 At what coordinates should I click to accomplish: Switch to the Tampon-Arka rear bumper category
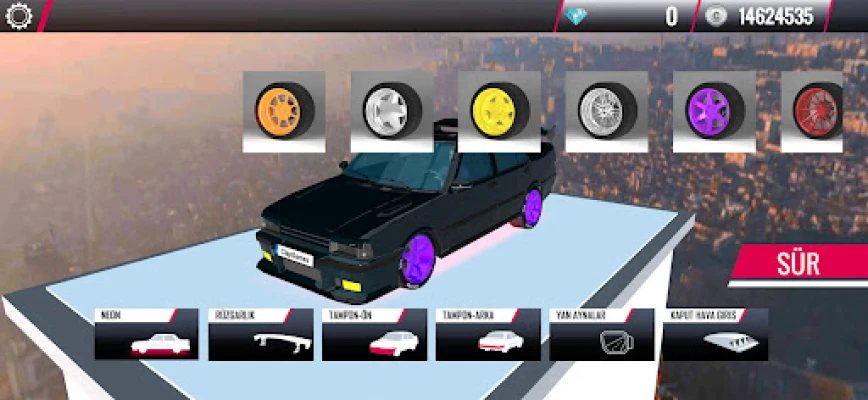[x=487, y=335]
